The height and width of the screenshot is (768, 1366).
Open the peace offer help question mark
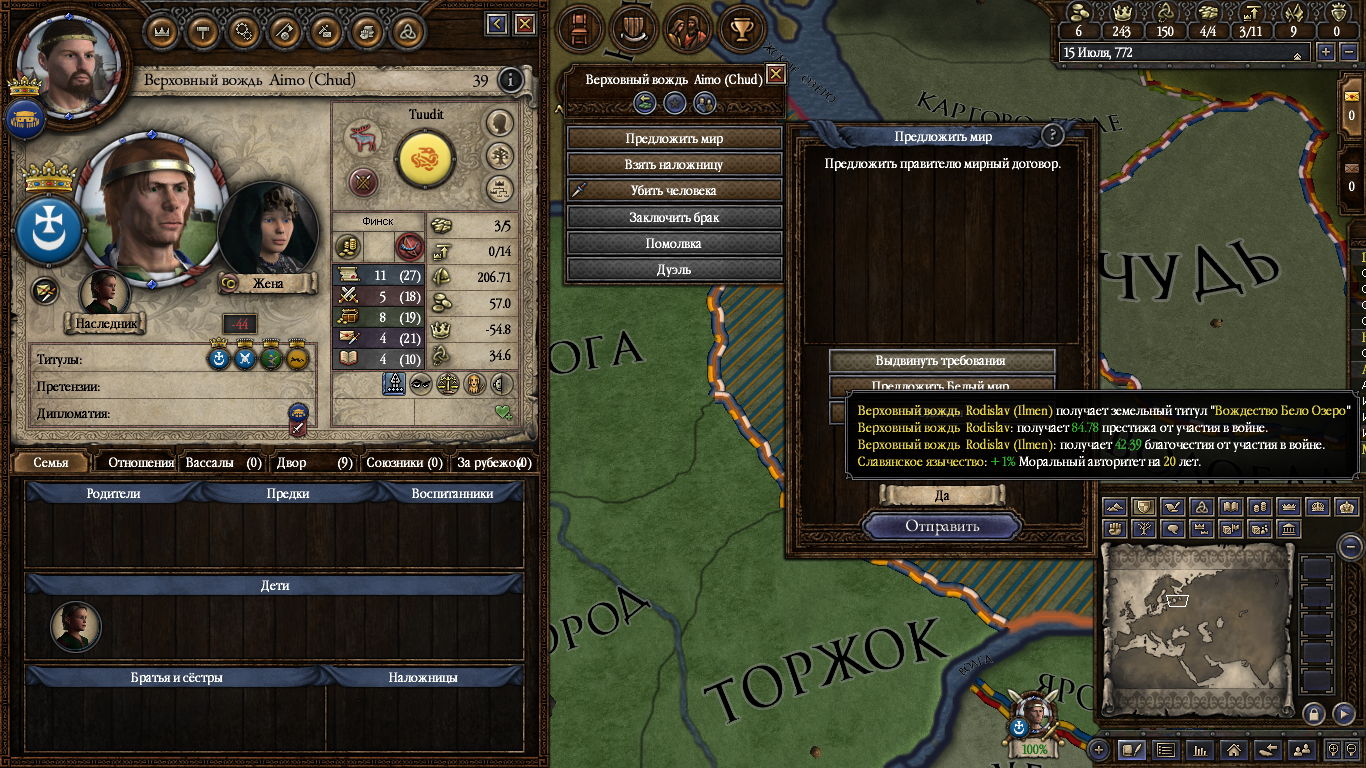point(1051,136)
